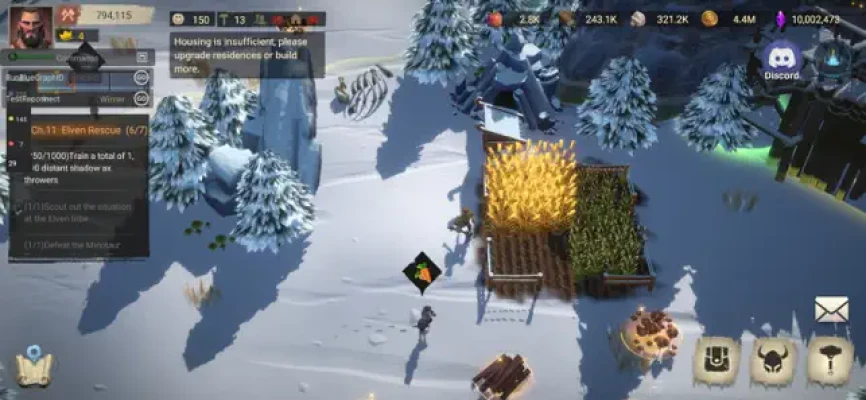Open the world map book icon
This screenshot has width=866, height=400.
(33, 367)
